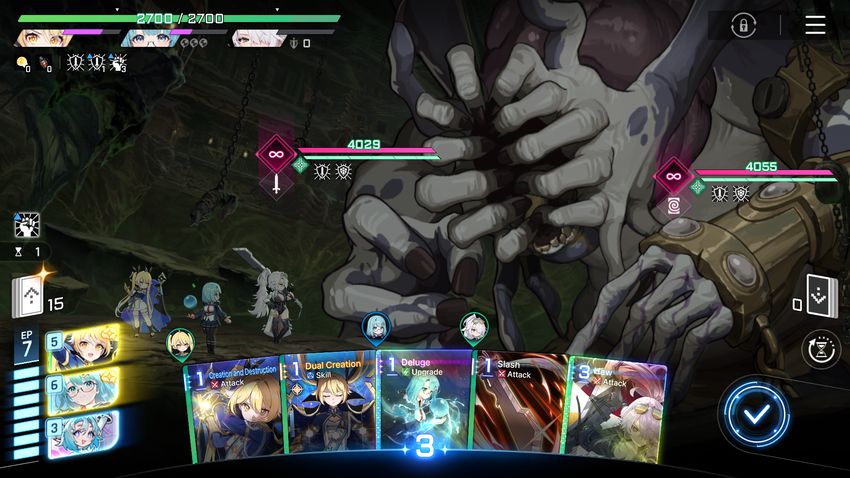
Task: Target the enemy marker with 4055 health
Action: pyautogui.click(x=673, y=177)
